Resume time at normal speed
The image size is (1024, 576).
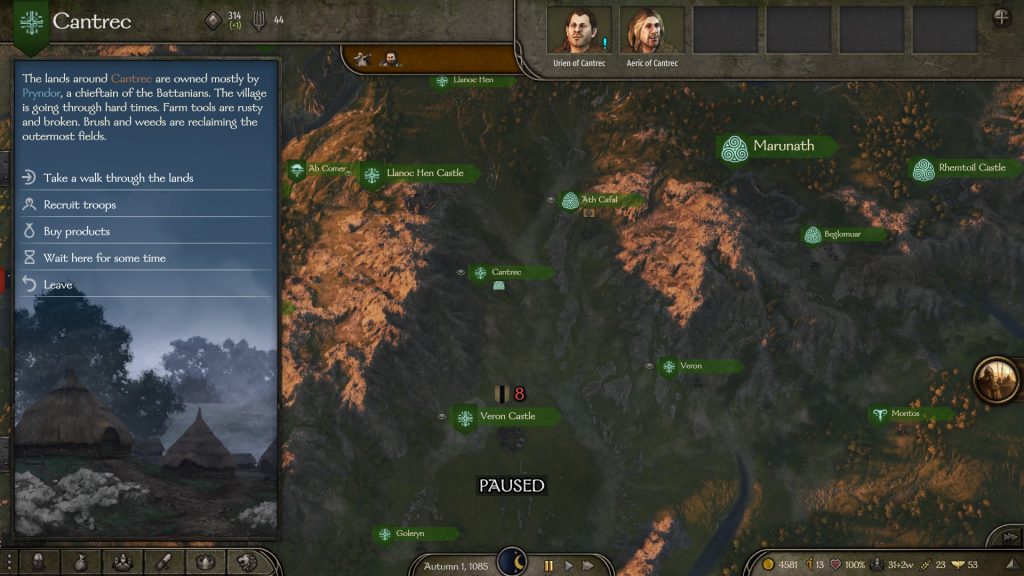coord(570,566)
